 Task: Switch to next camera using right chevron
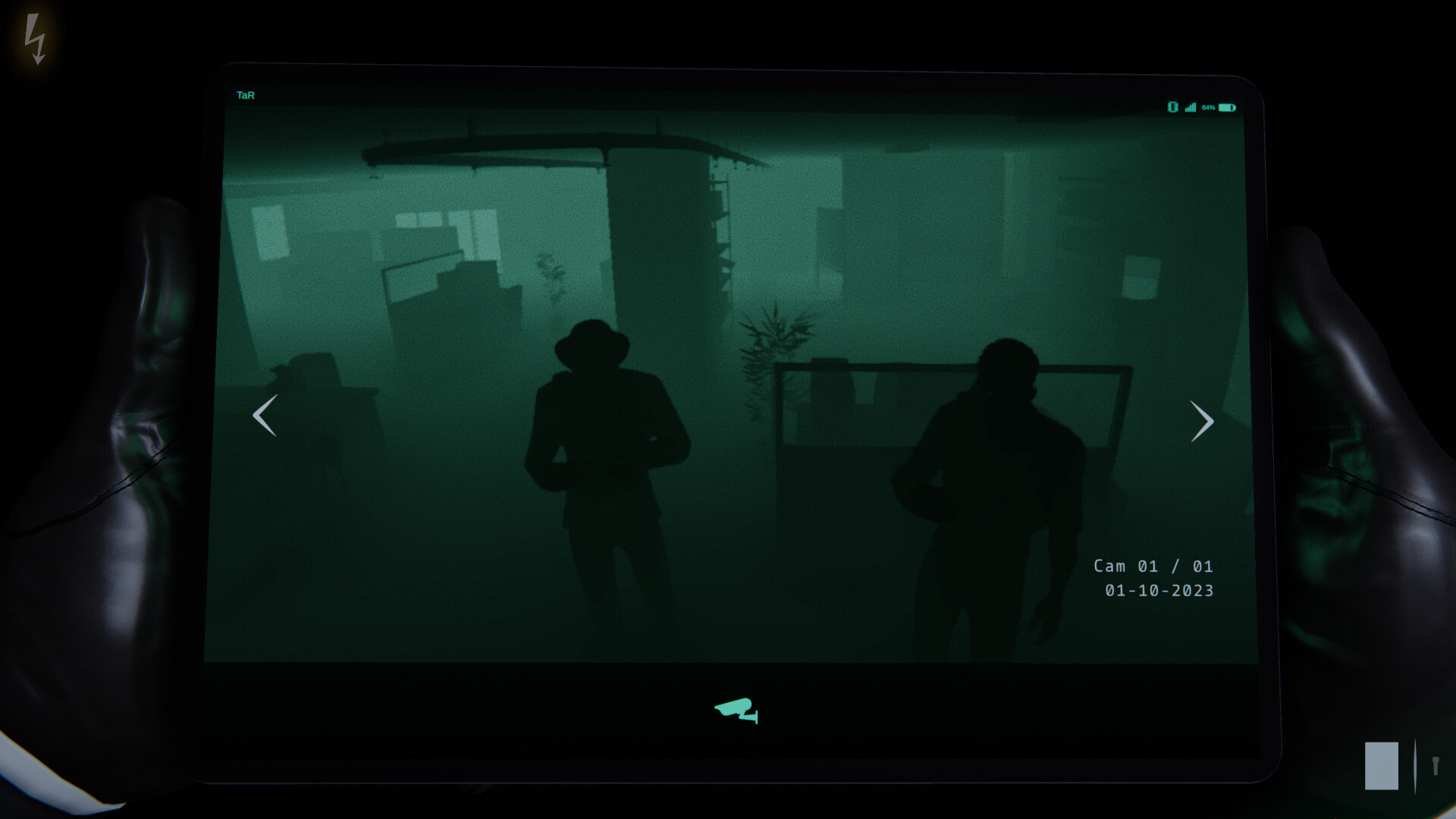[x=1202, y=421]
